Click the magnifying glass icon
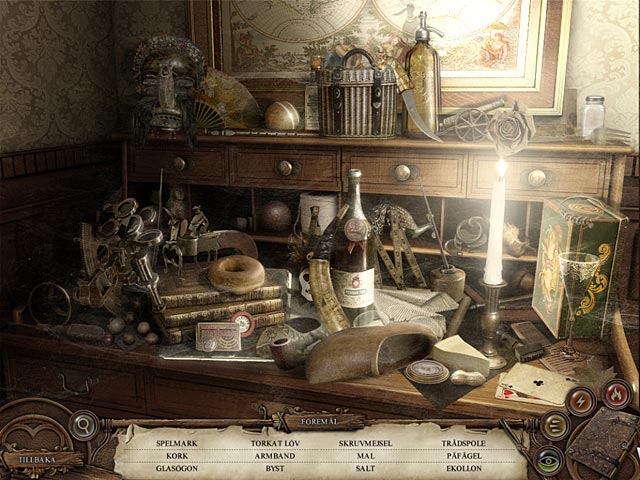Screen dimensions: 640x480 [x=84, y=424]
